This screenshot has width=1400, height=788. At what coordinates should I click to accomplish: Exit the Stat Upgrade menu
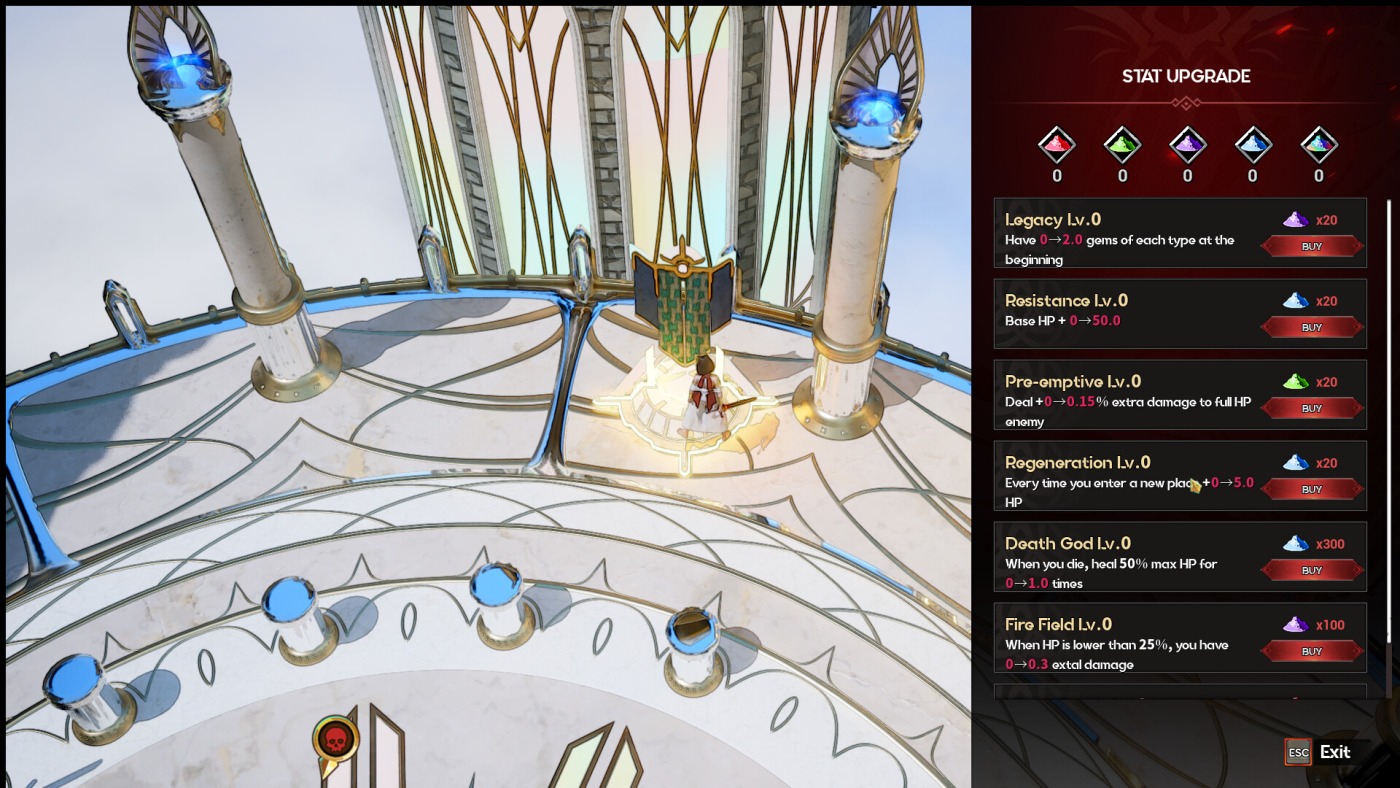point(1318,752)
